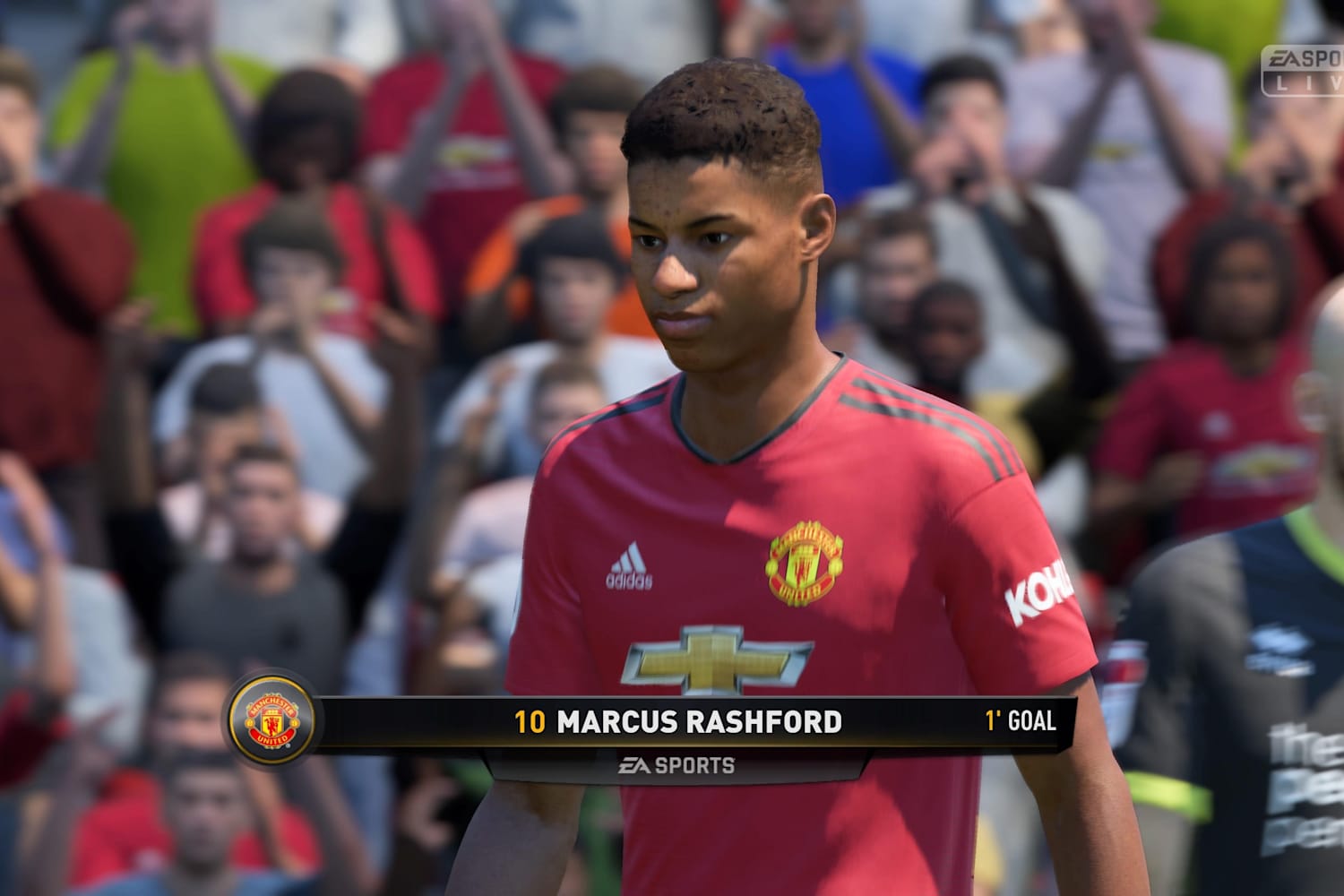Viewport: 1344px width, 896px height.
Task: Click the adidas logo on Rashford's shirt
Action: tap(630, 564)
